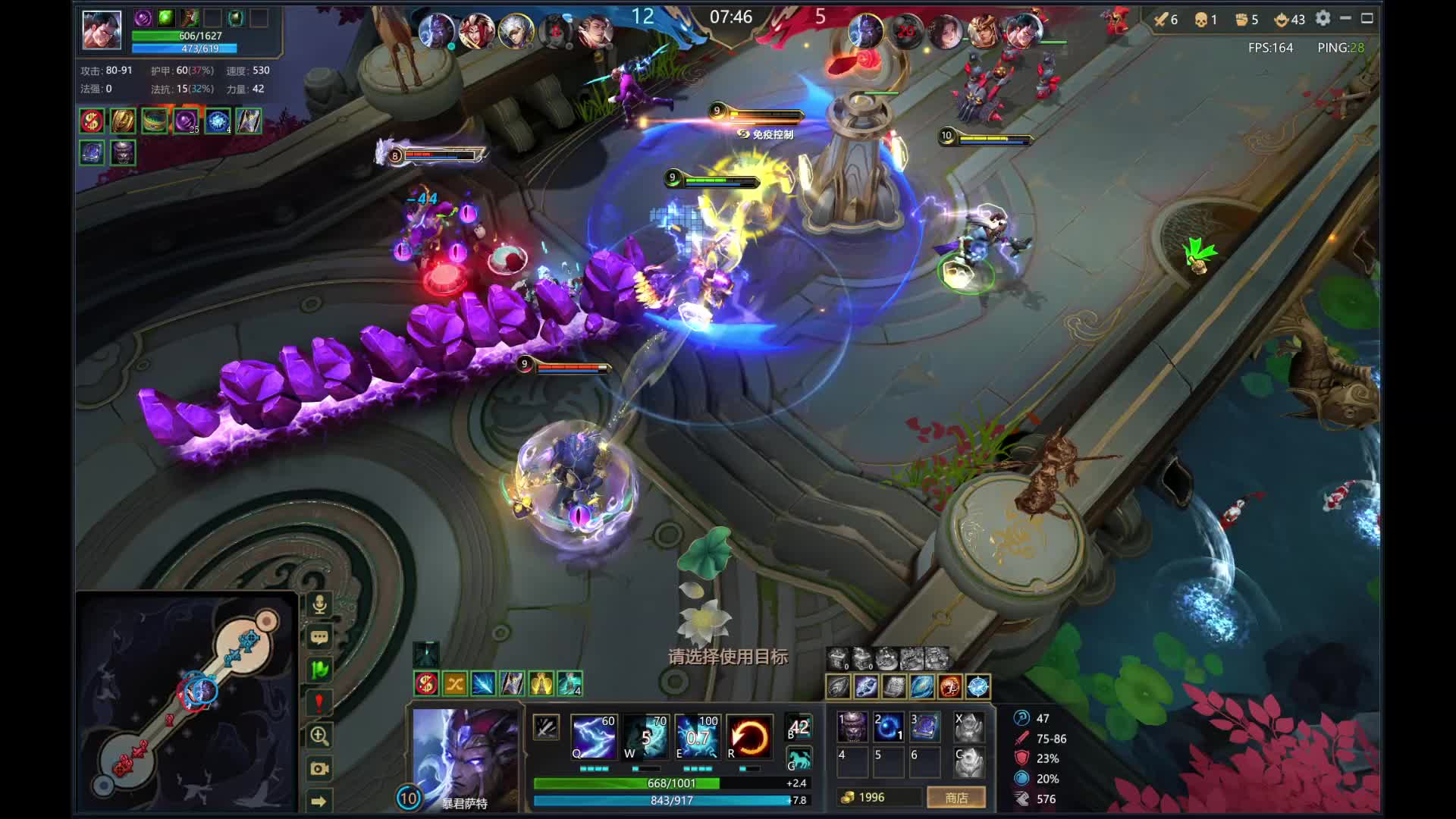Use the blue orb item in slot 2

tap(888, 726)
